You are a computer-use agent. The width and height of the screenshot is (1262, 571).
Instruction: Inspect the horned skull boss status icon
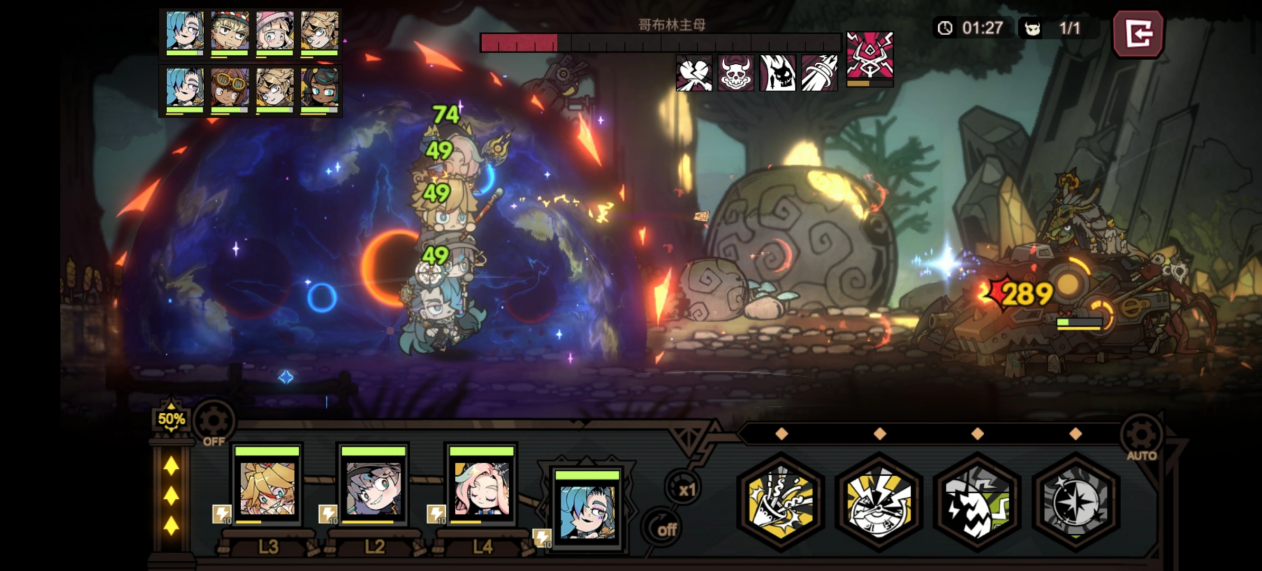(736, 73)
